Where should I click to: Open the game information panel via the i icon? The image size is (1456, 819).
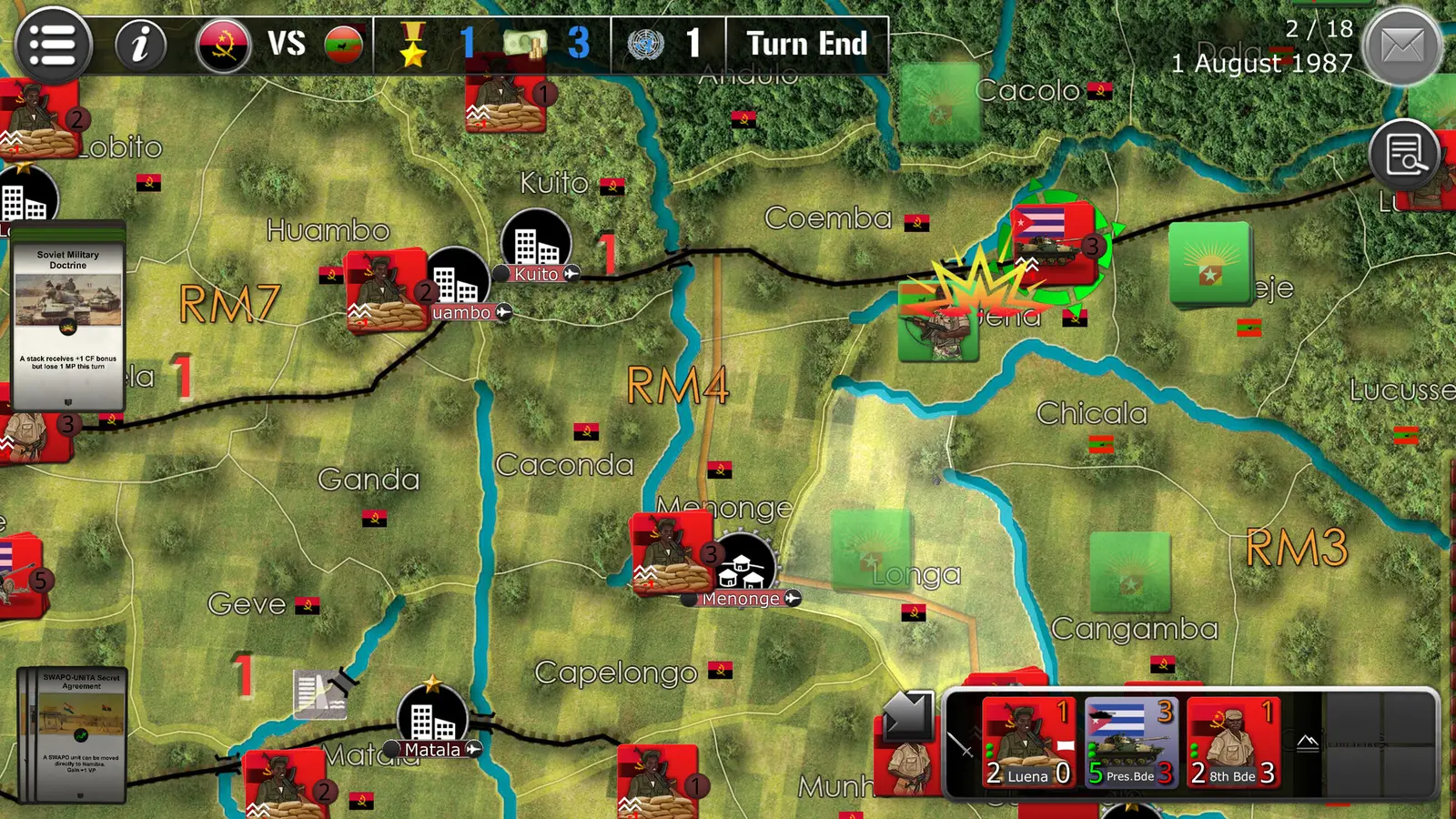point(138,42)
